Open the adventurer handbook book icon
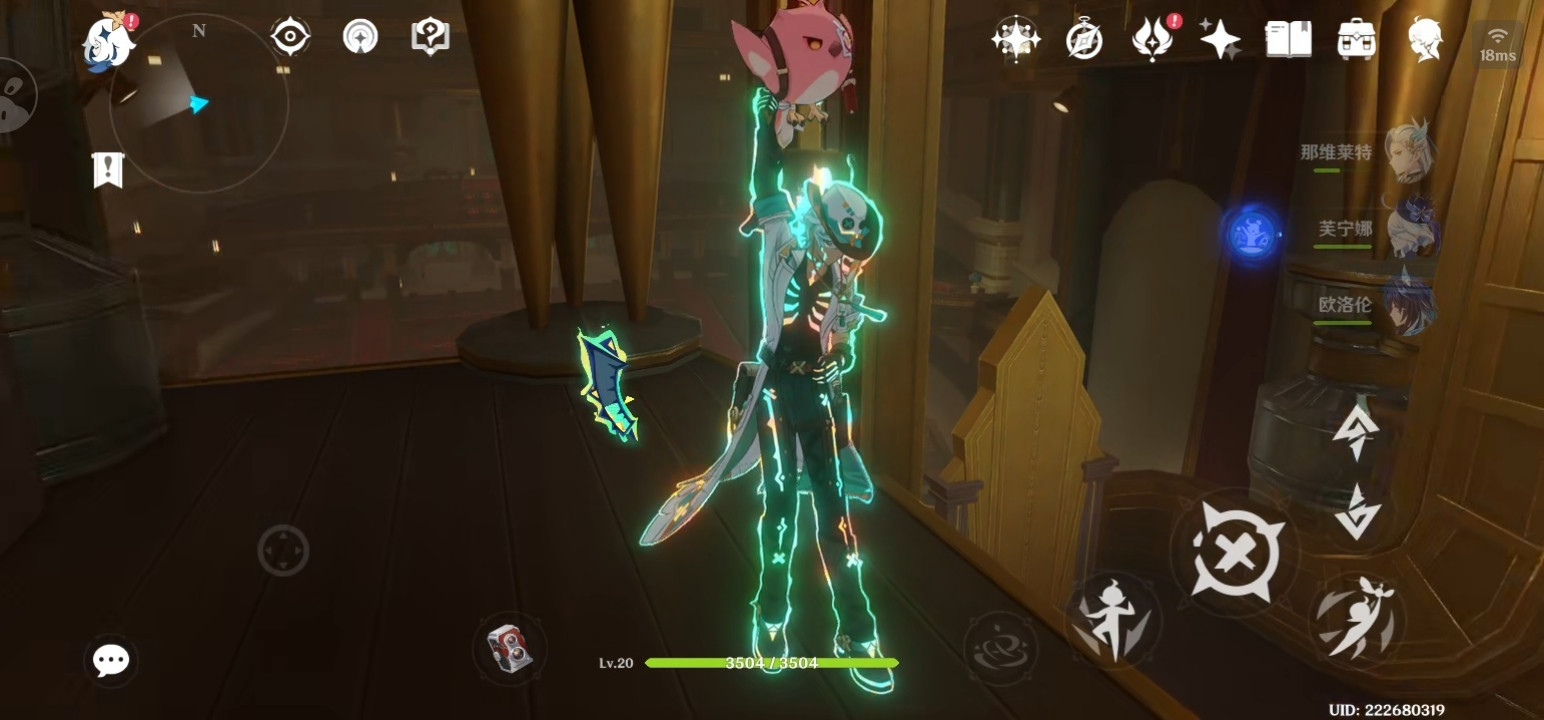Viewport: 1544px width, 720px height. [1288, 40]
